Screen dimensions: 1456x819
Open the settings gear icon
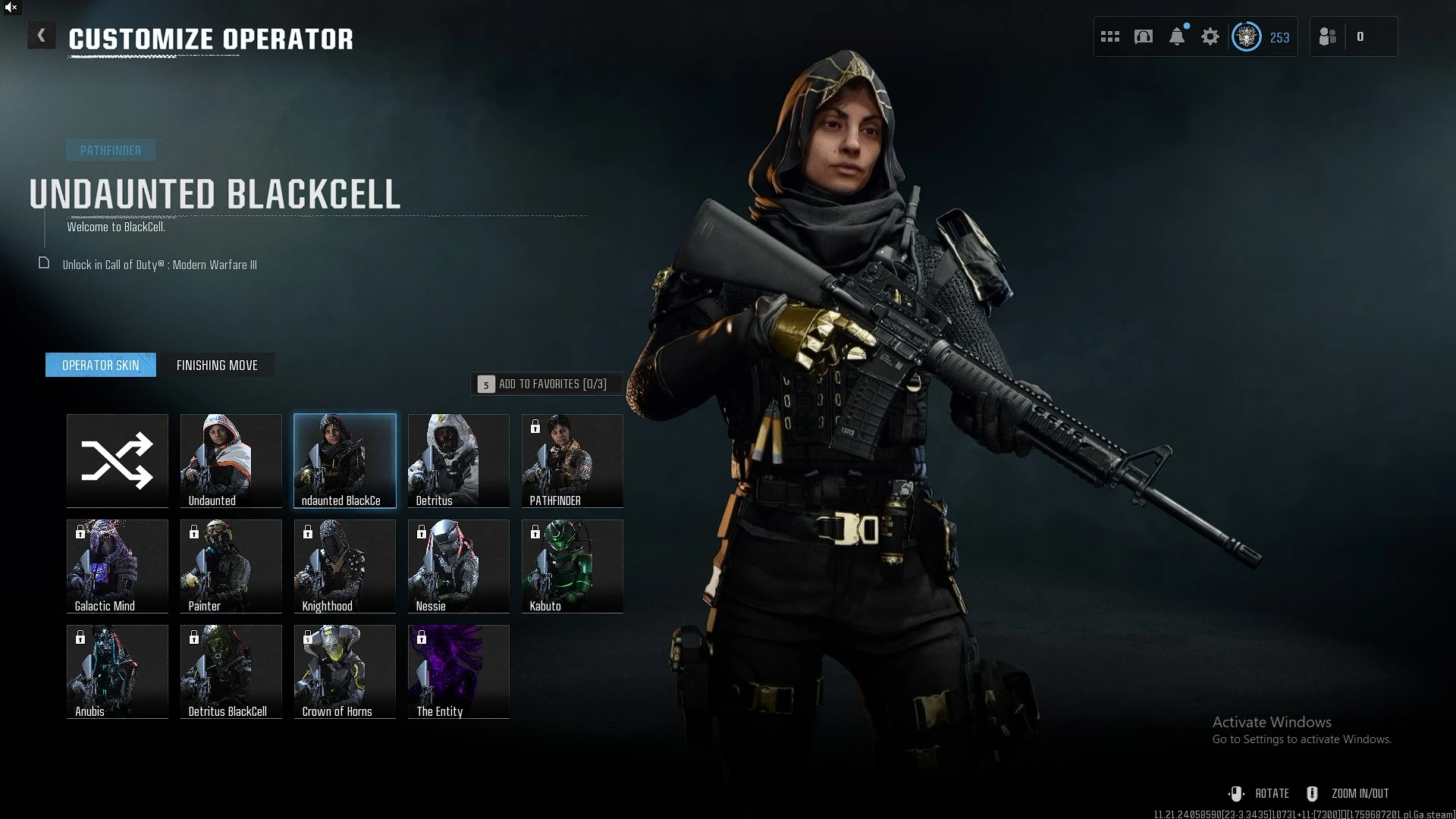tap(1210, 36)
